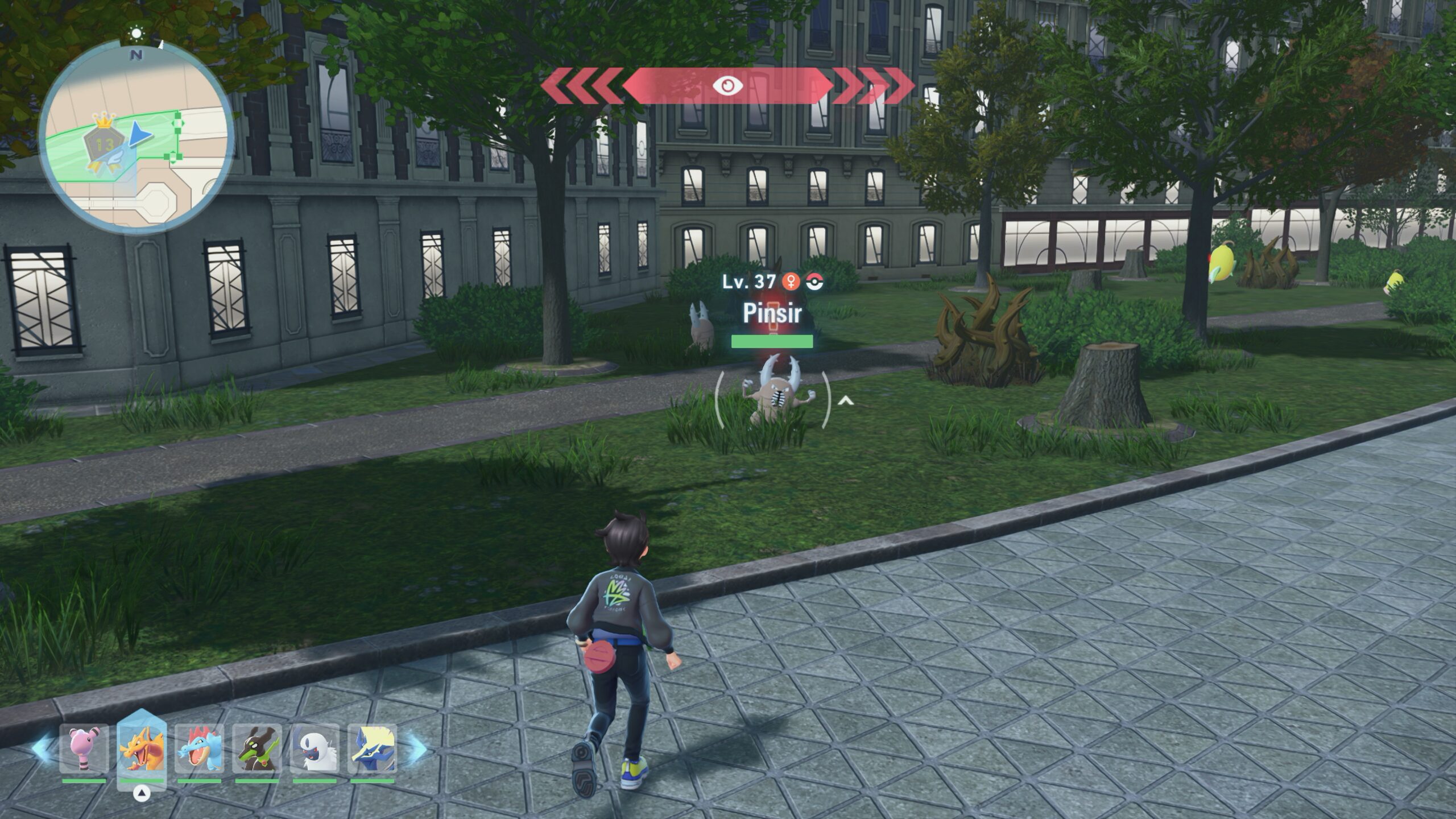This screenshot has width=1456, height=819.
Task: Click the sun time-of-day icon
Action: [136, 34]
